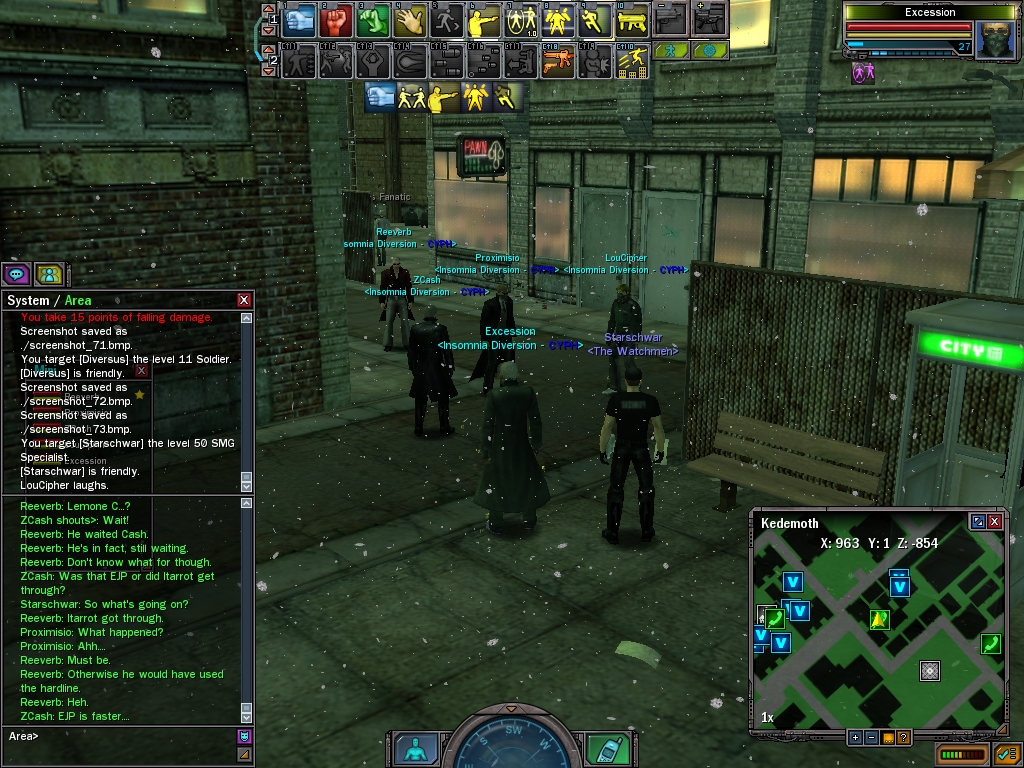Image resolution: width=1024 pixels, height=768 pixels.
Task: Trigger the open palm ability in slot 4
Action: [409, 20]
